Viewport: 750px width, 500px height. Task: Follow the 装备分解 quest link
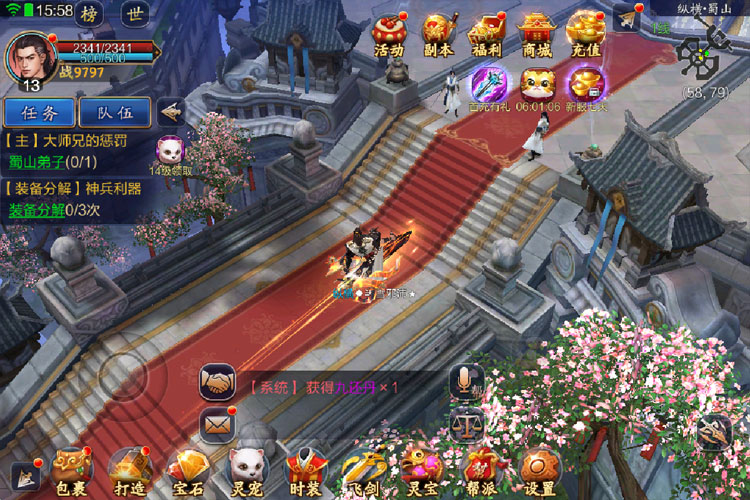coord(37,210)
